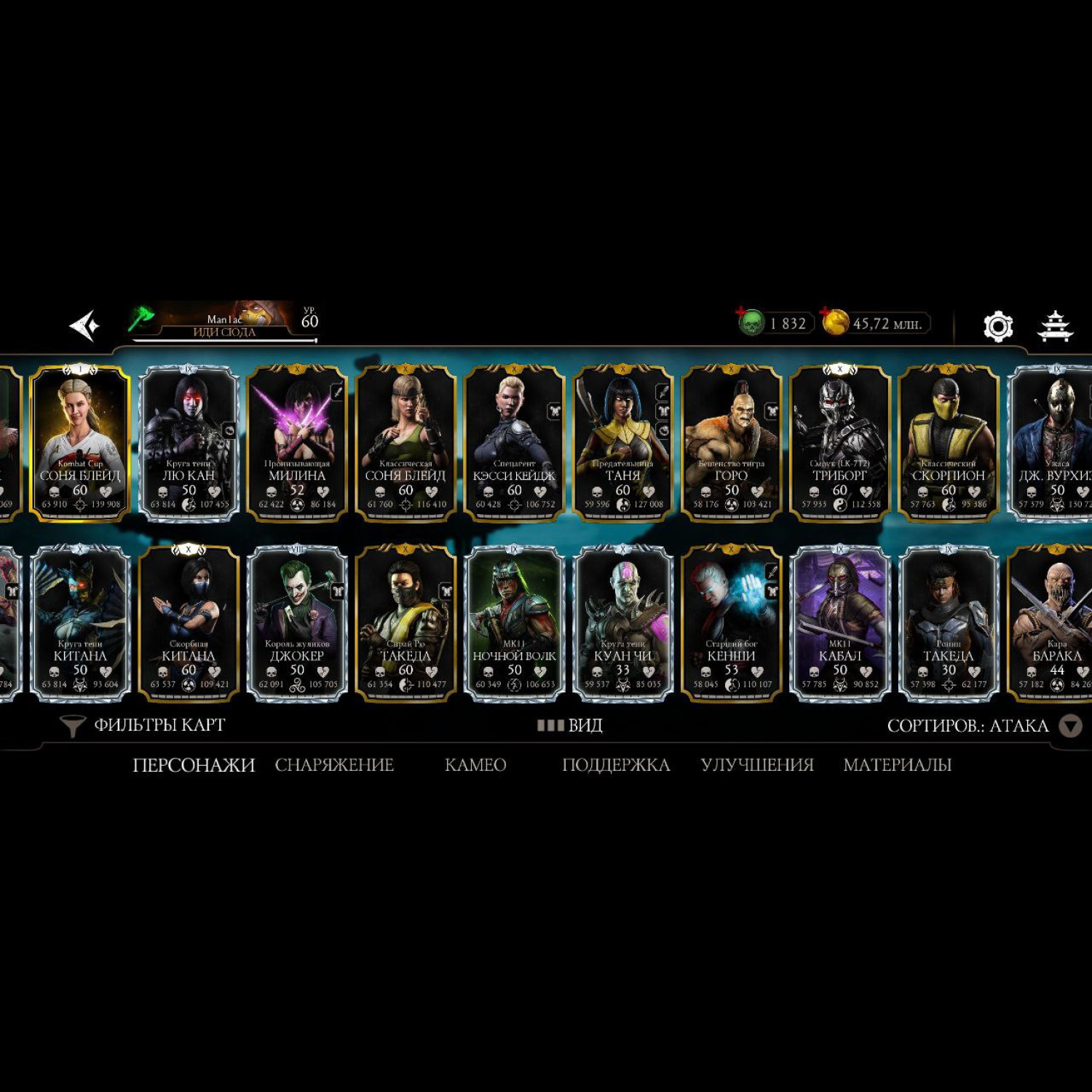The height and width of the screenshot is (1092, 1092).
Task: Open the pagoda temple icon
Action: [1054, 326]
